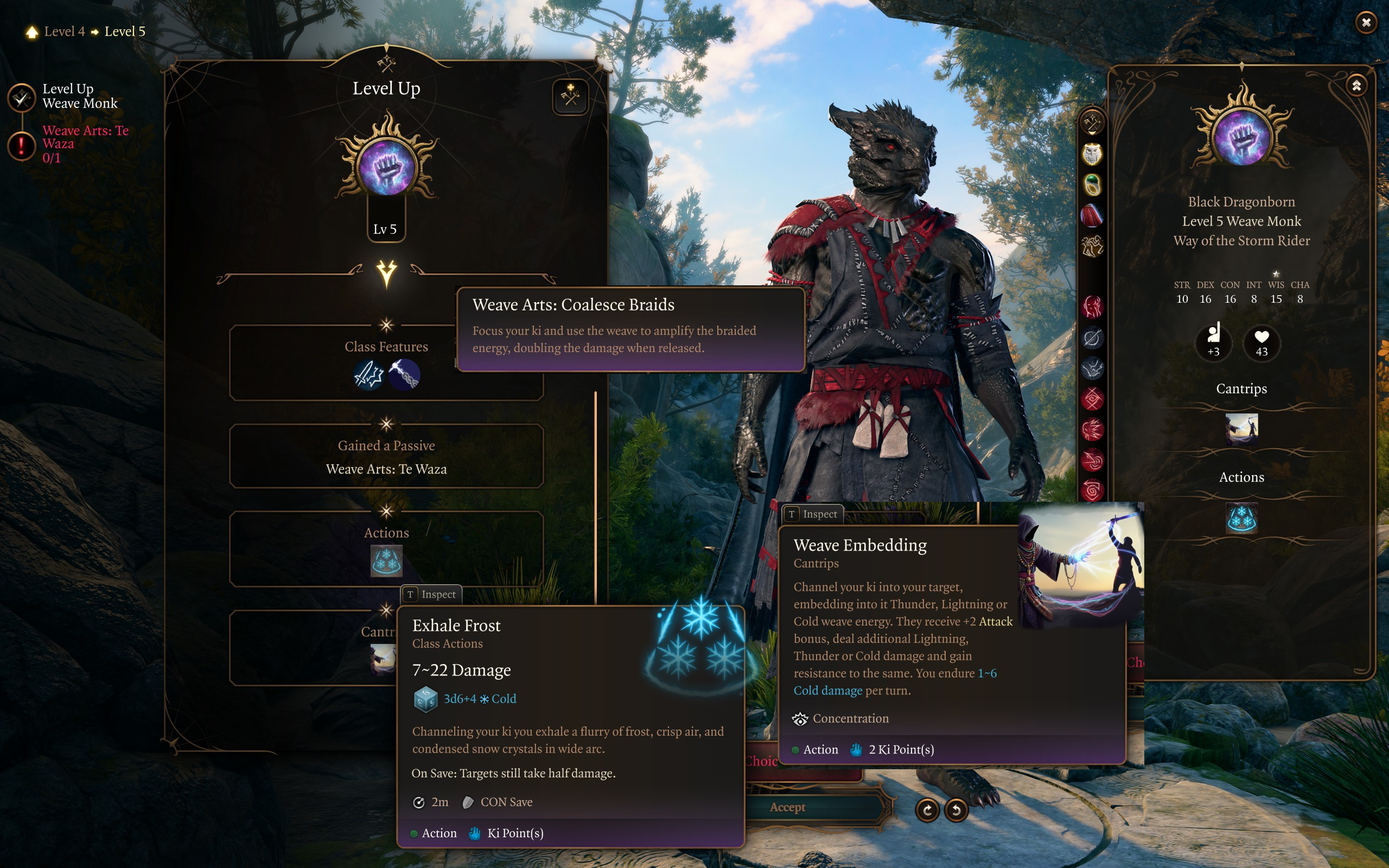Image resolution: width=1389 pixels, height=868 pixels.
Task: Select the red face-in-hand icon
Action: coord(1092,307)
